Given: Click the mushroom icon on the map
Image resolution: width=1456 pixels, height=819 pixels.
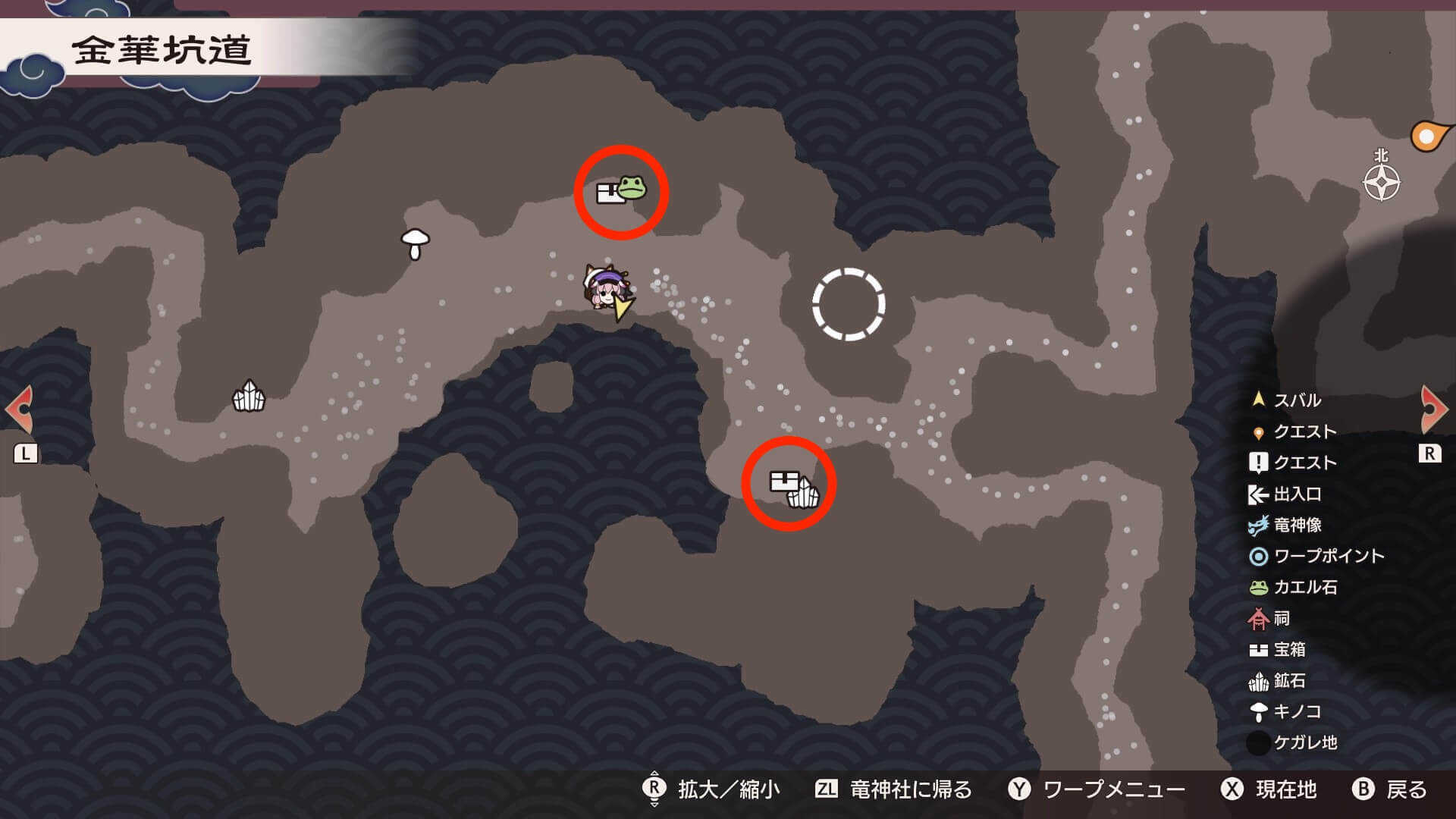Looking at the screenshot, I should pos(413,245).
